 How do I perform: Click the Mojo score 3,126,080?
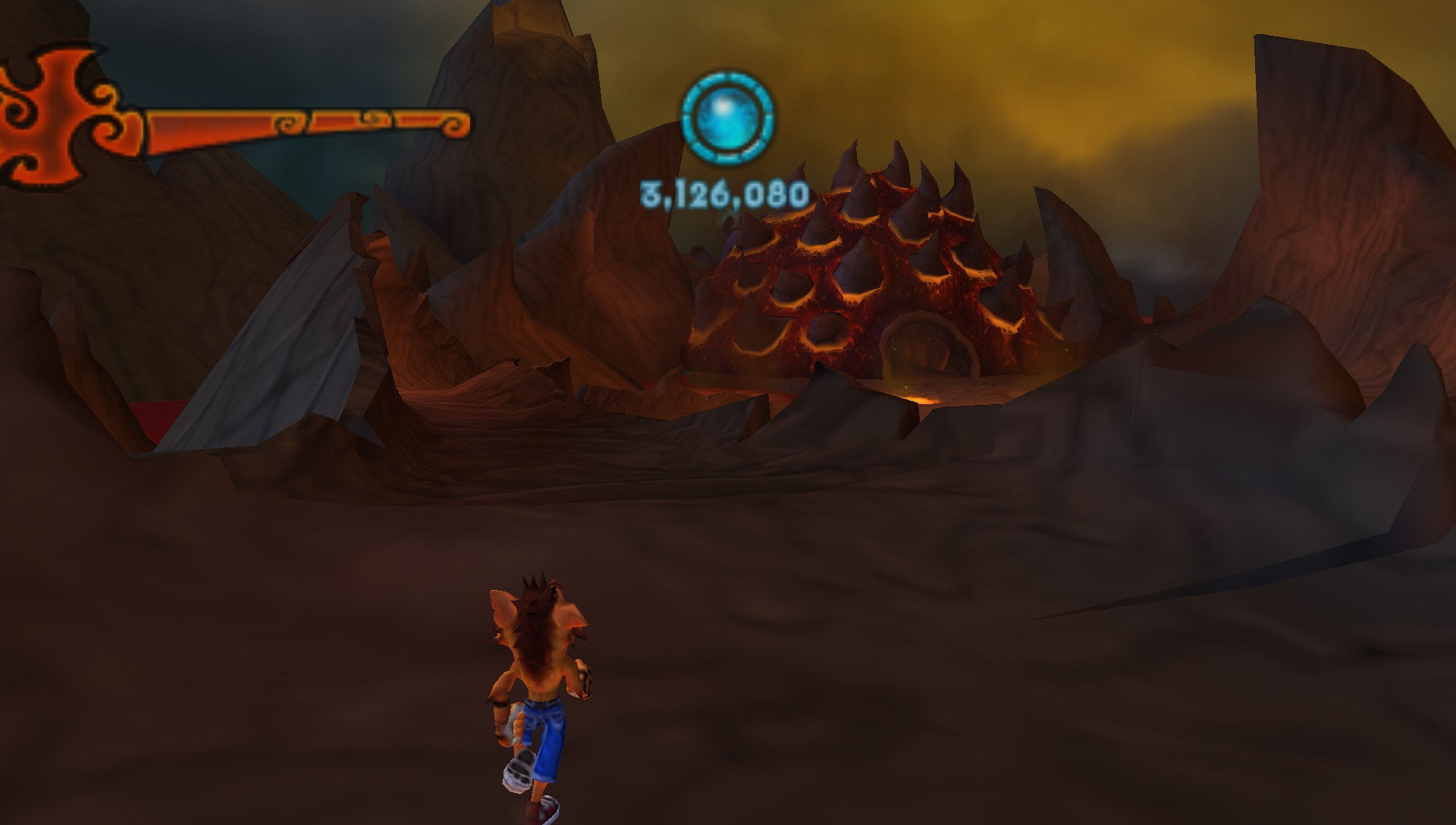726,195
